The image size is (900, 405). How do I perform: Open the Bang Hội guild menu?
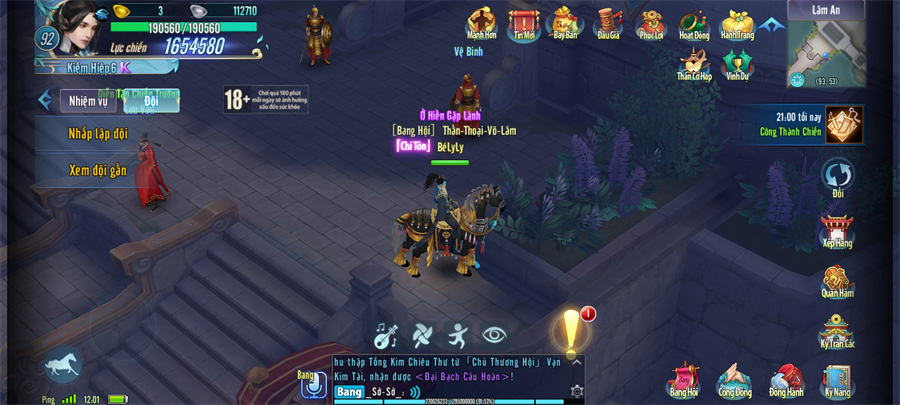[684, 380]
